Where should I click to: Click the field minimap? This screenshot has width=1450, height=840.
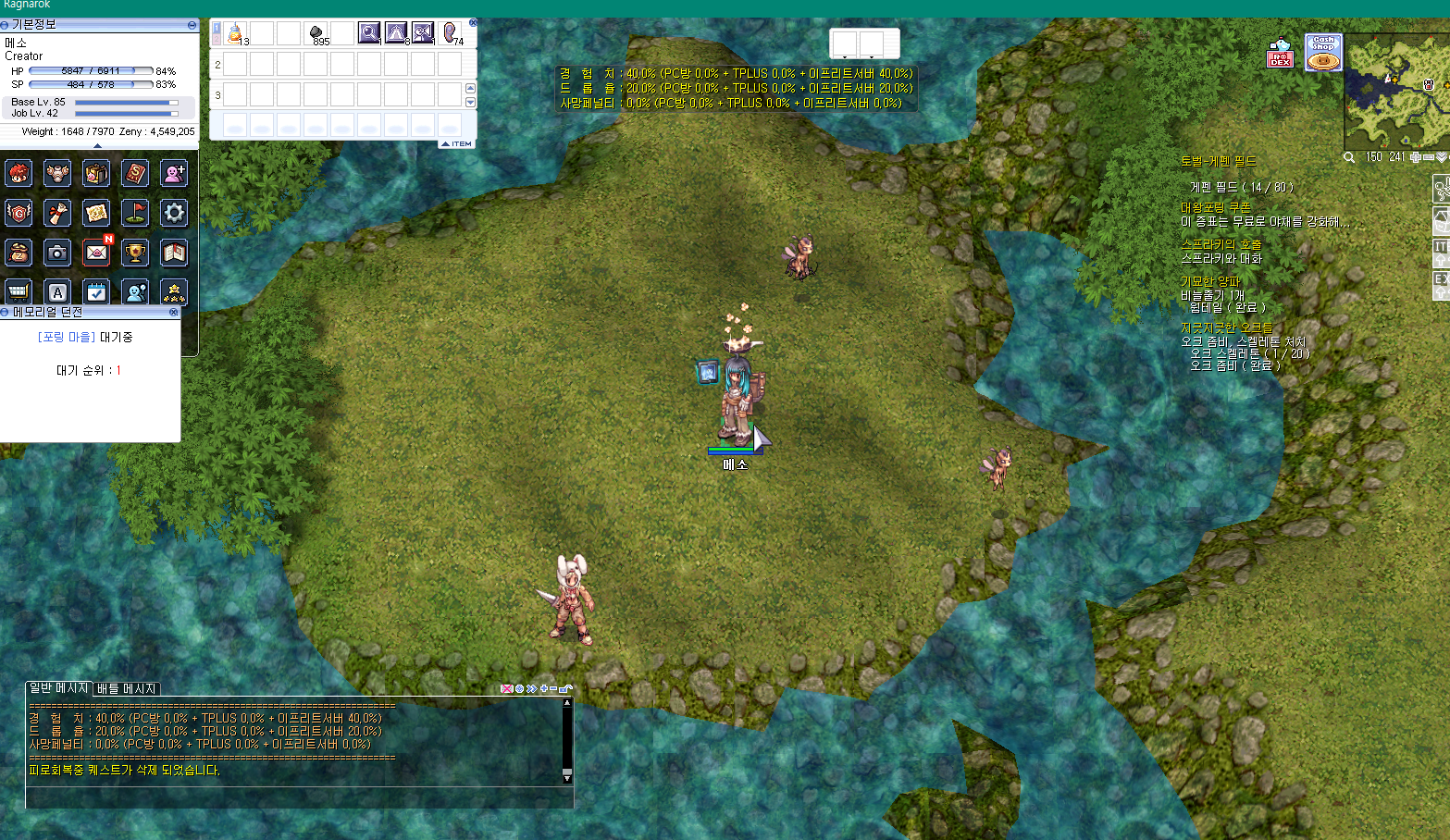coord(1395,90)
